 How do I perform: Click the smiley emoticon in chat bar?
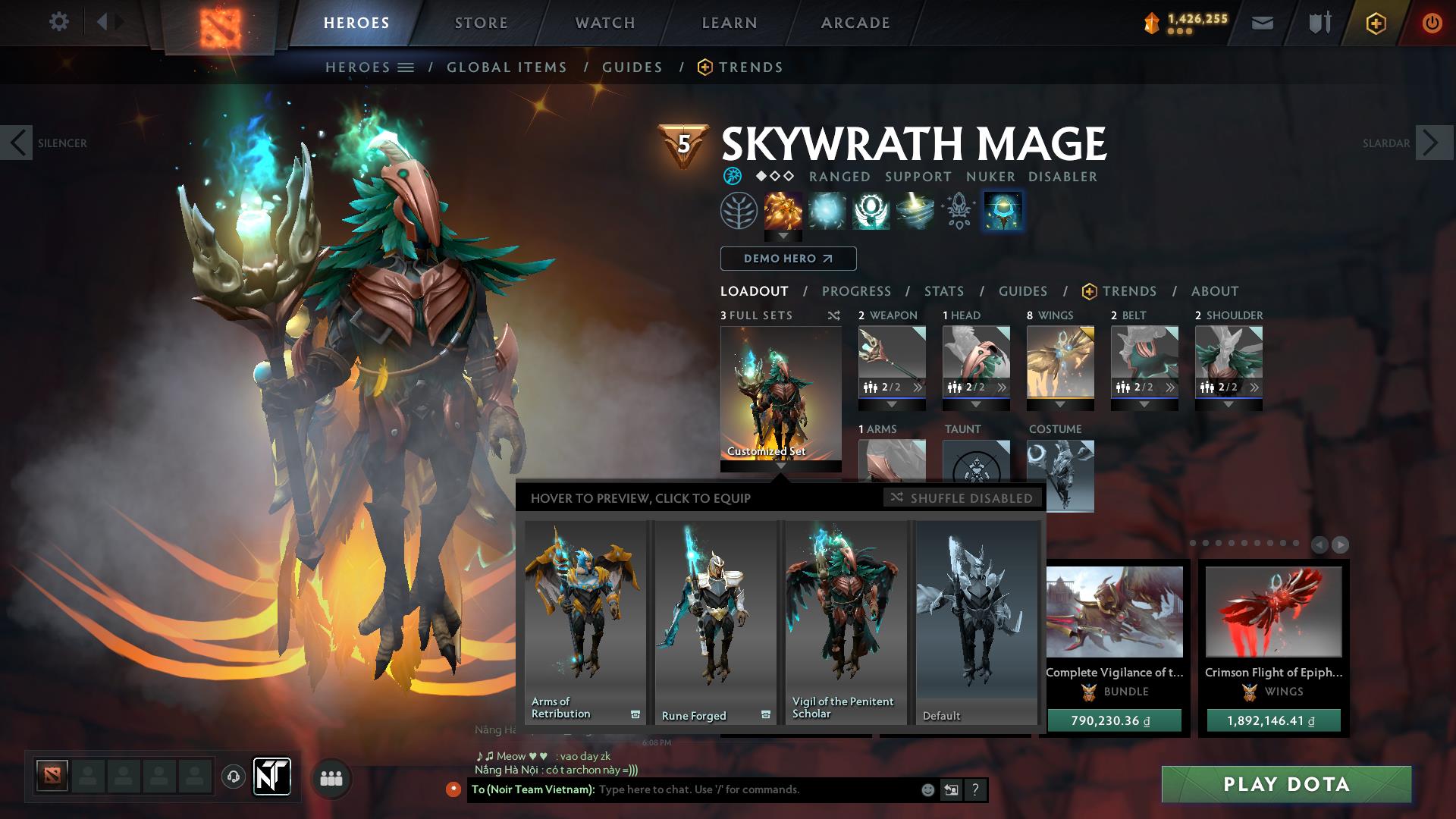[x=927, y=789]
